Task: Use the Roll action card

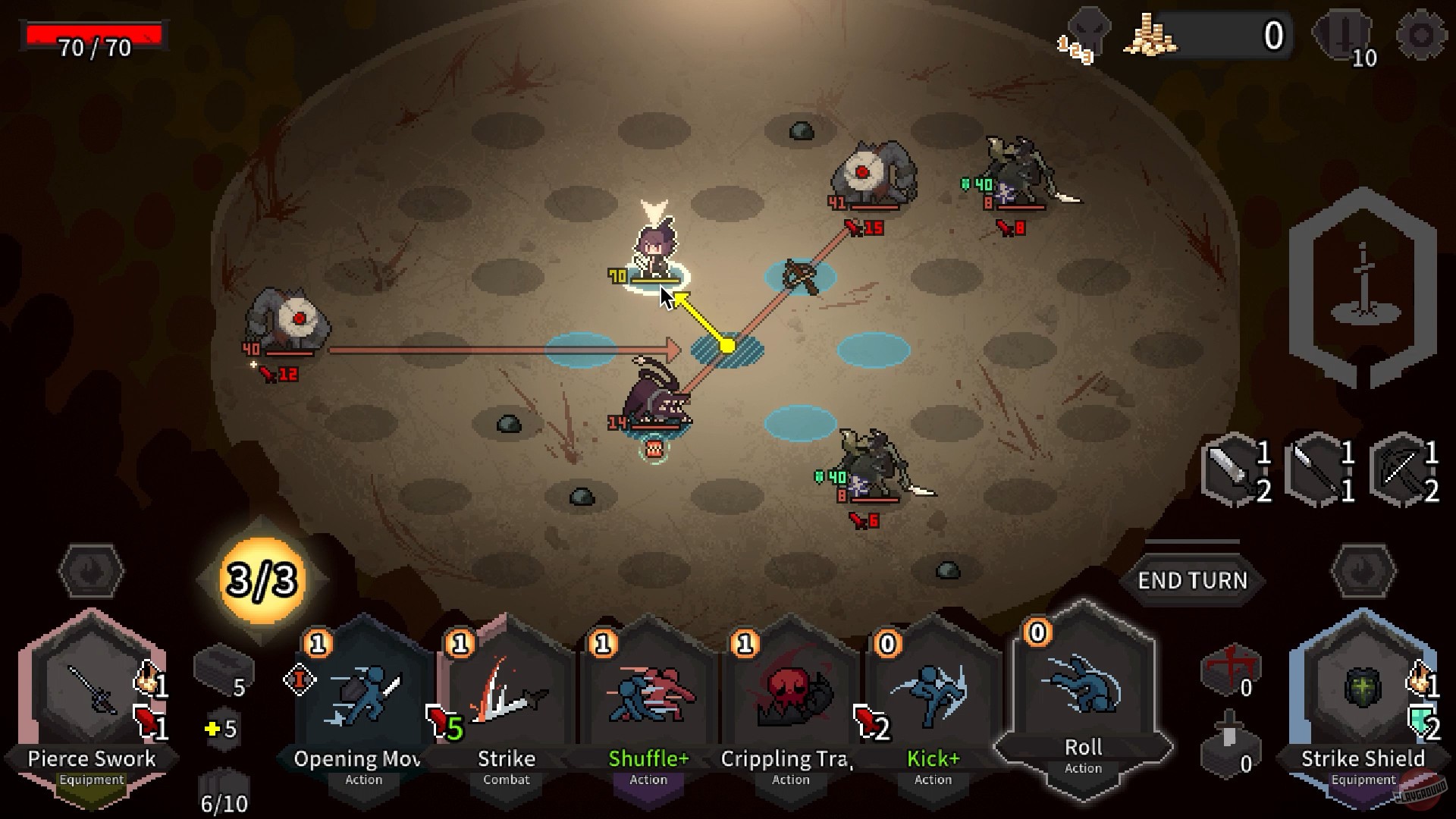Action: (x=1082, y=705)
